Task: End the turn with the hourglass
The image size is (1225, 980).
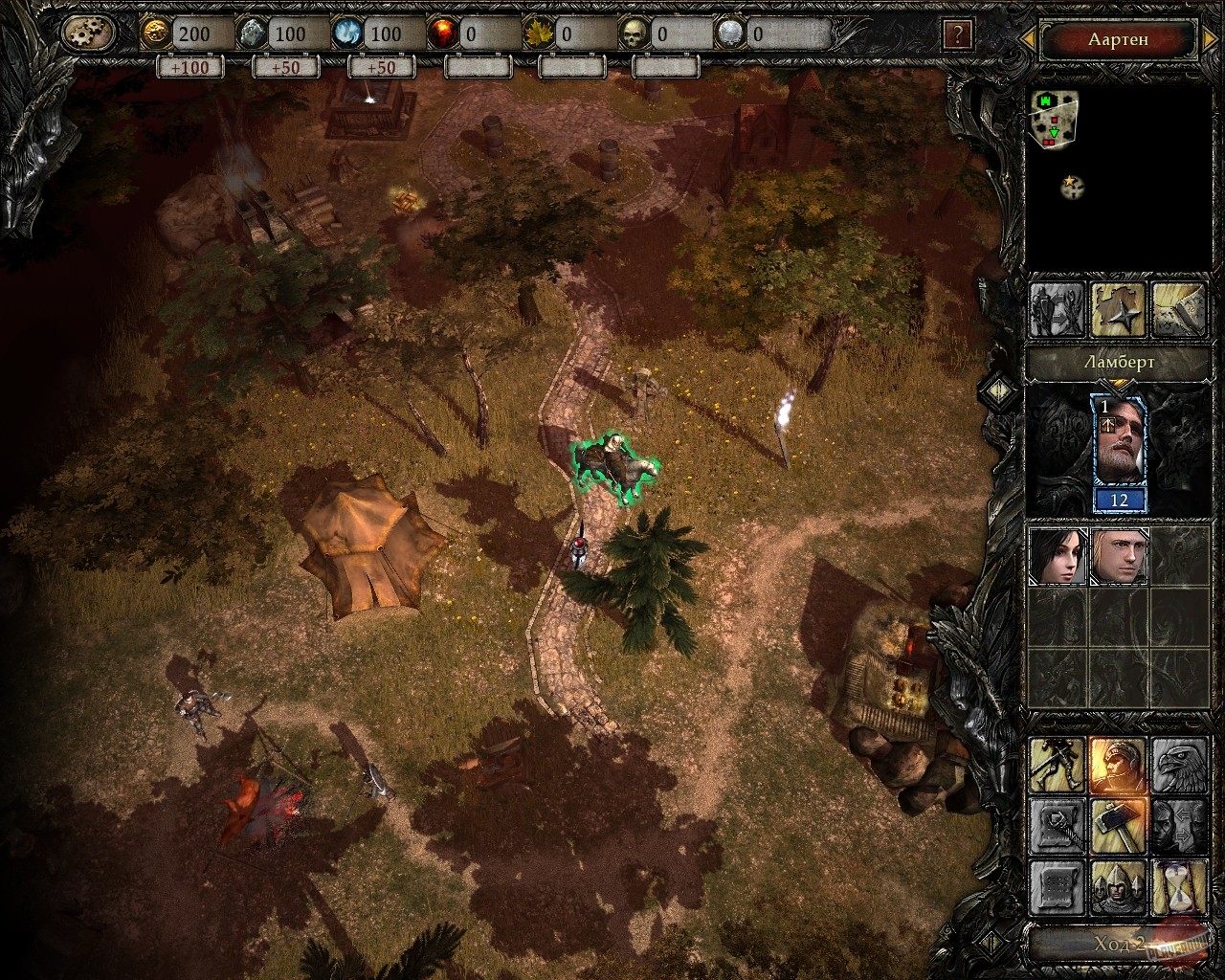Action: point(1178,887)
